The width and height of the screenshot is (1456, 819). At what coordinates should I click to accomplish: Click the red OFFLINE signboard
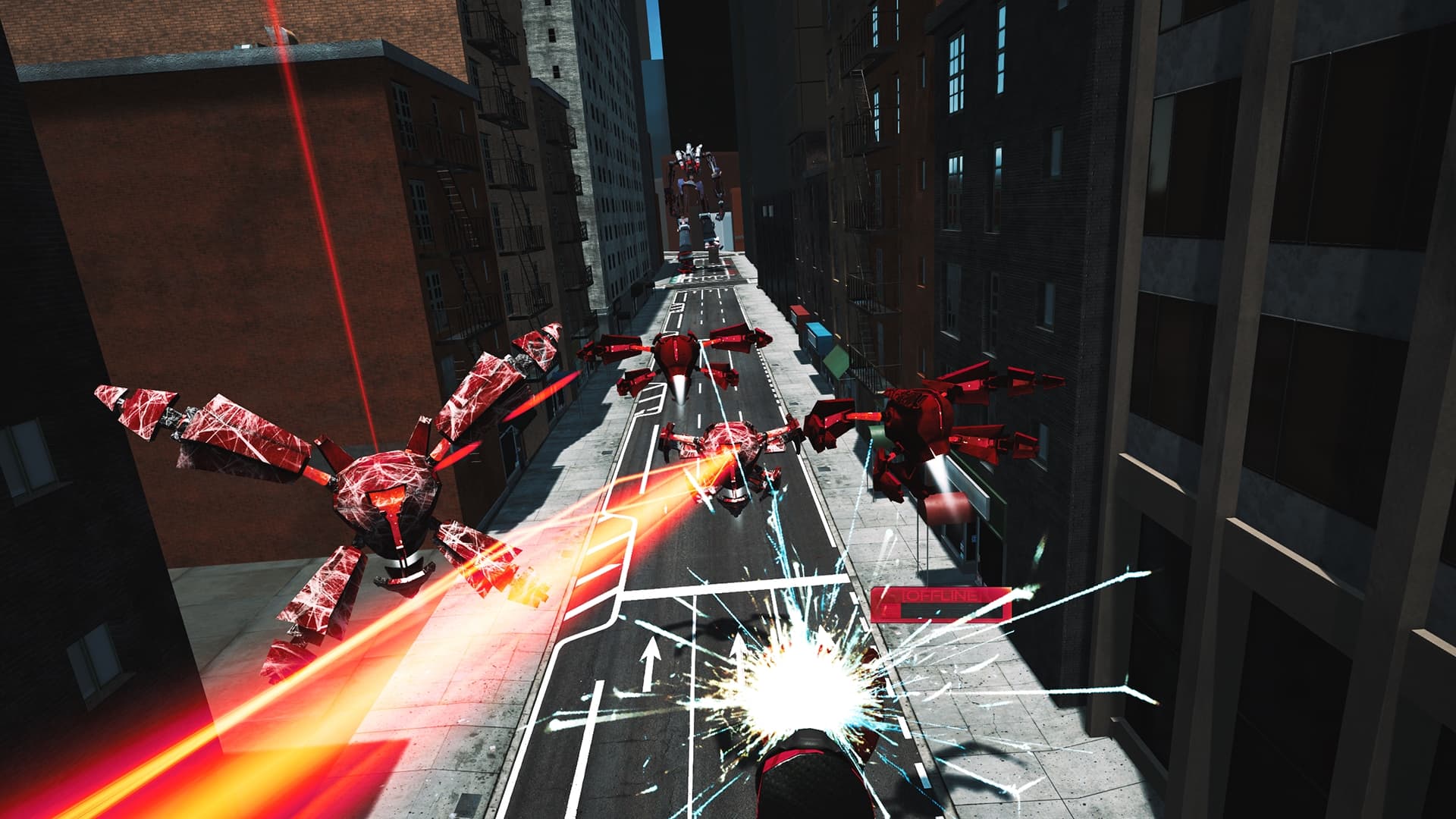click(940, 599)
